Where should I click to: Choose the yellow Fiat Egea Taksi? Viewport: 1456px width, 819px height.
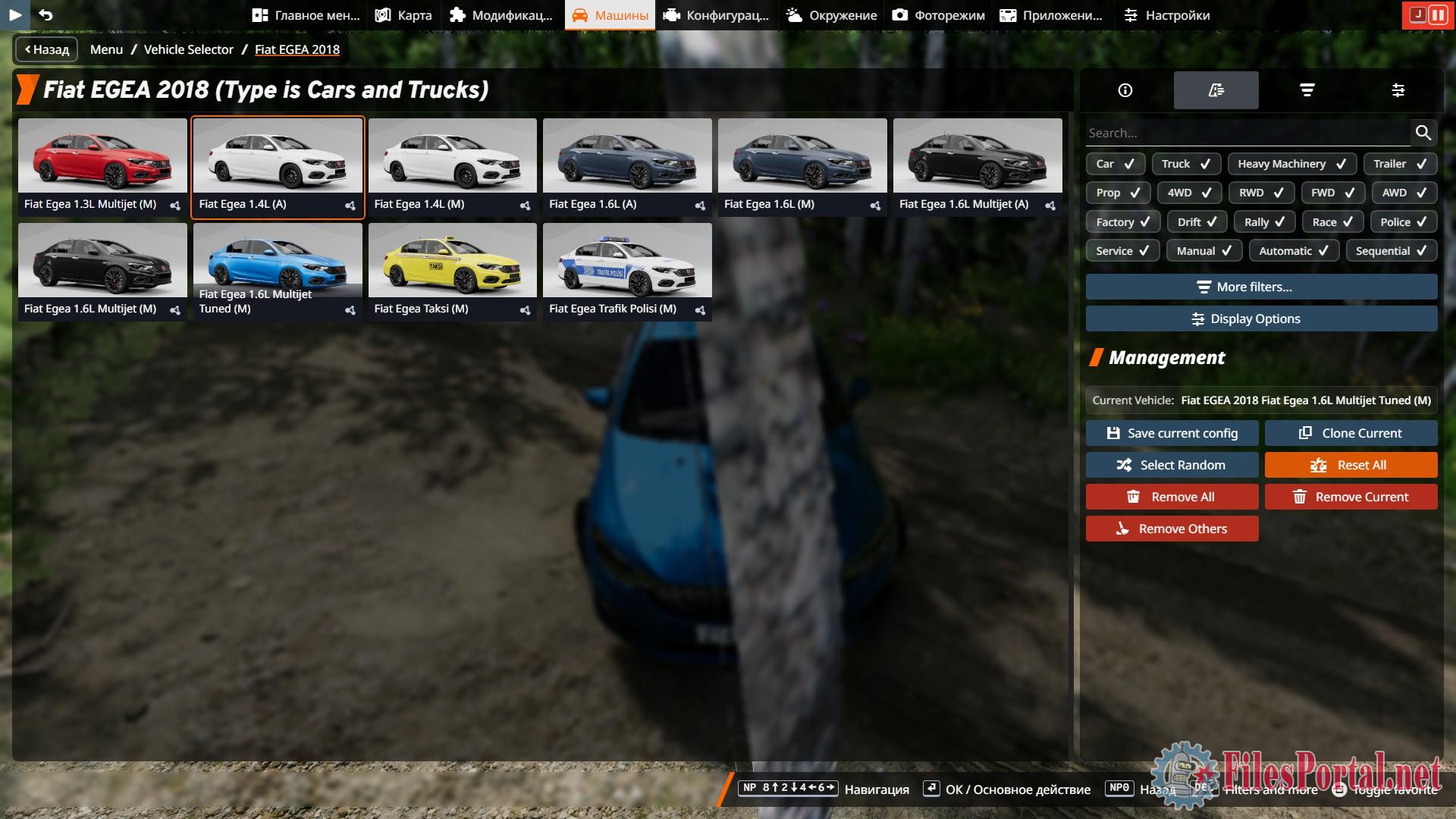452,271
